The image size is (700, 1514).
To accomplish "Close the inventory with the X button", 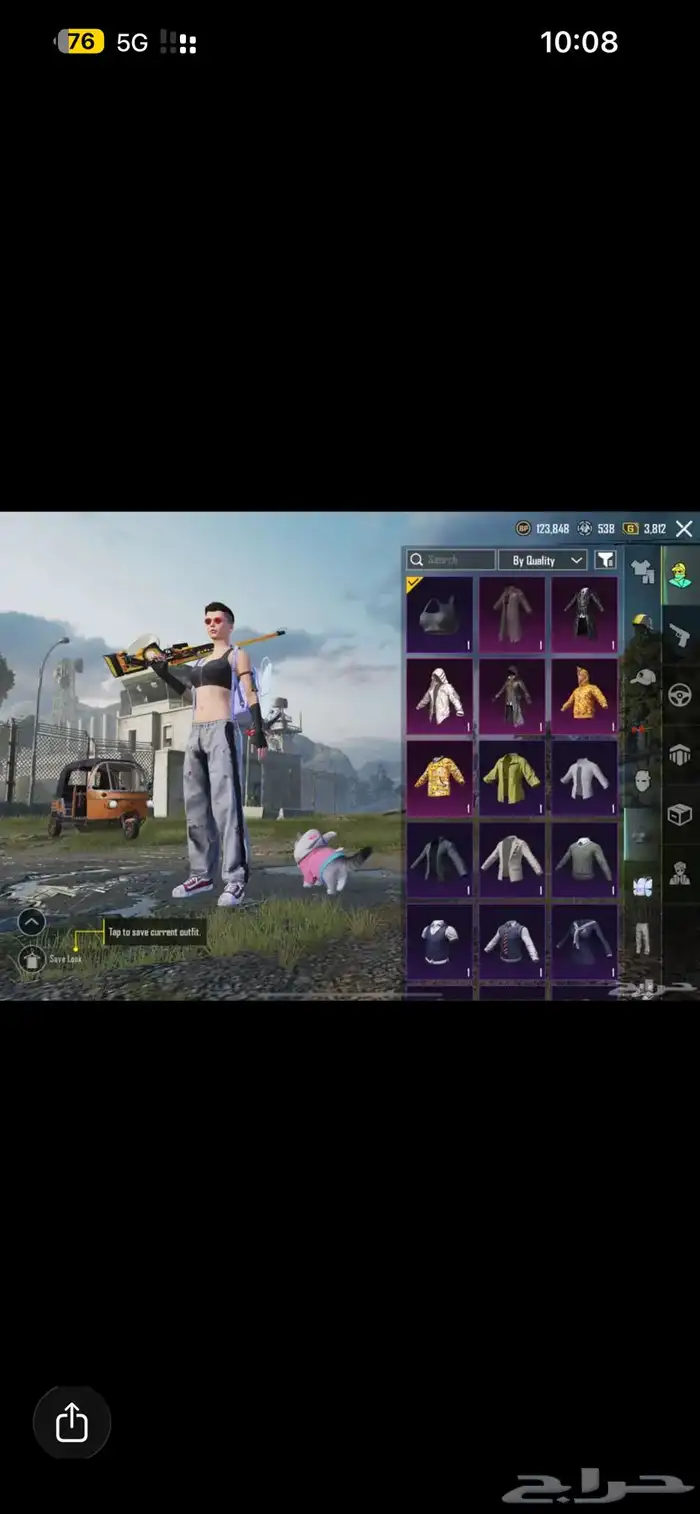I will click(684, 529).
